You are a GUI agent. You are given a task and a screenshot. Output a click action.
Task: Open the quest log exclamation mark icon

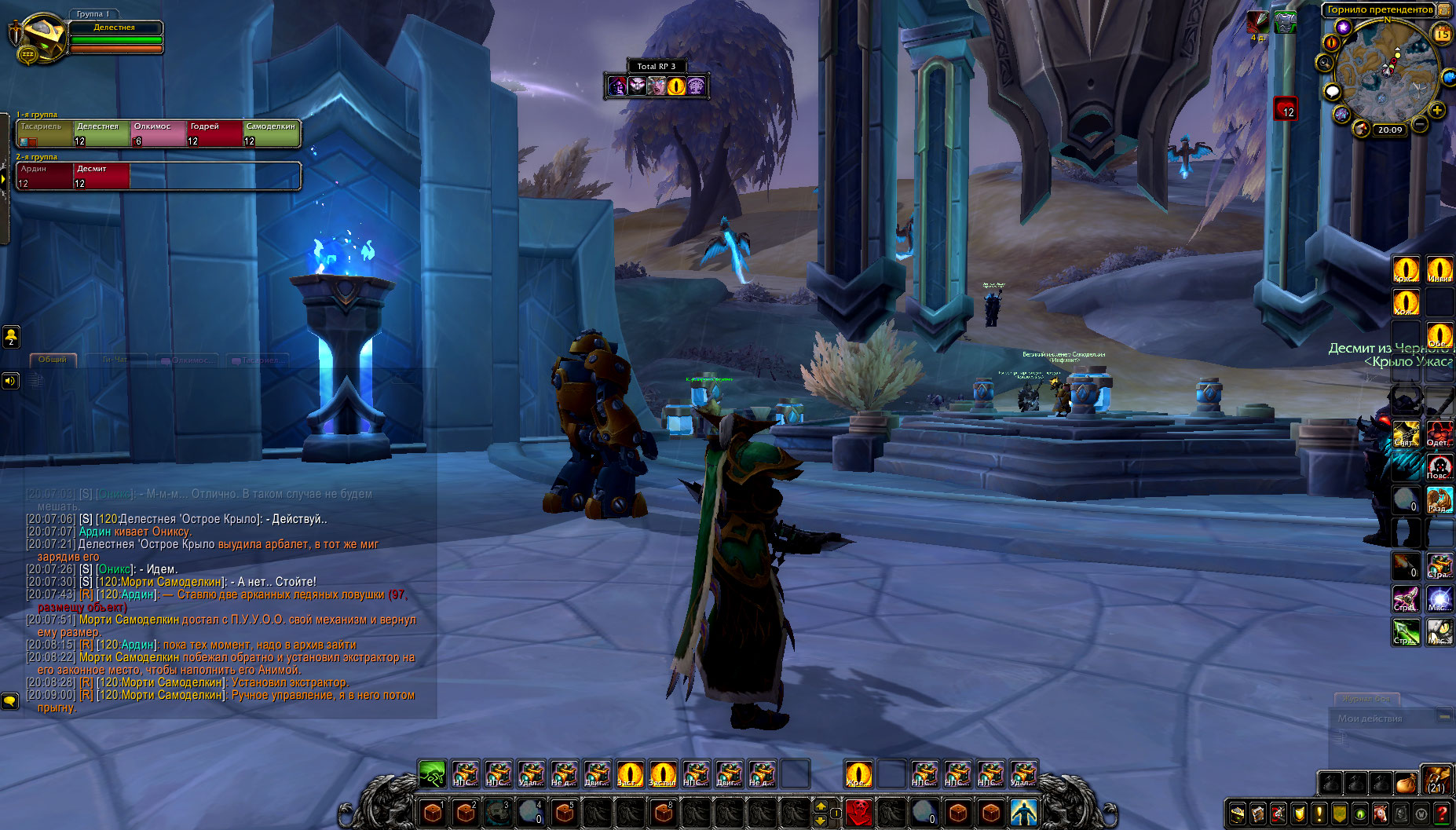click(1319, 814)
